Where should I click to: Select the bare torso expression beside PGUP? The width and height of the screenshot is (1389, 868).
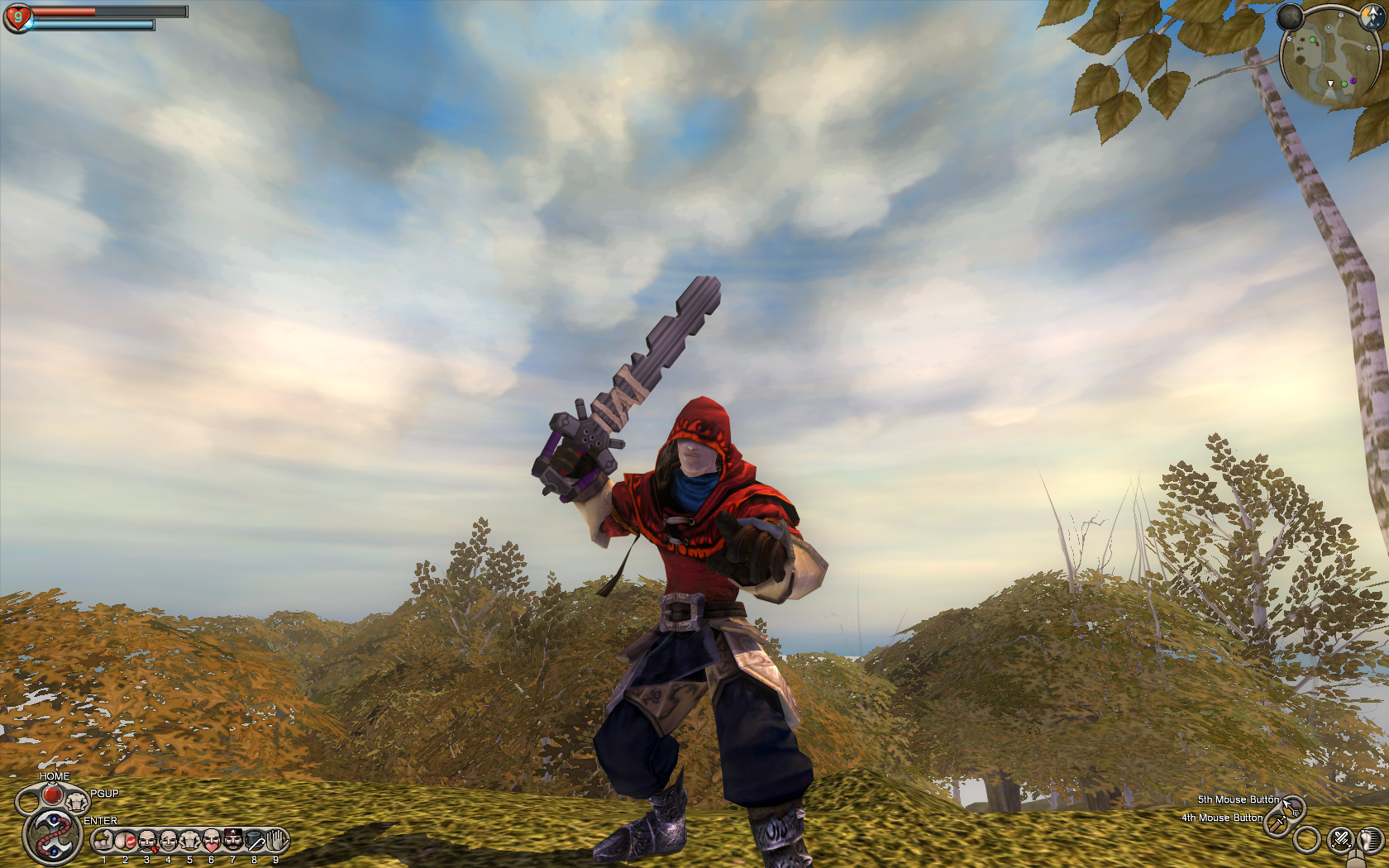coord(77,800)
